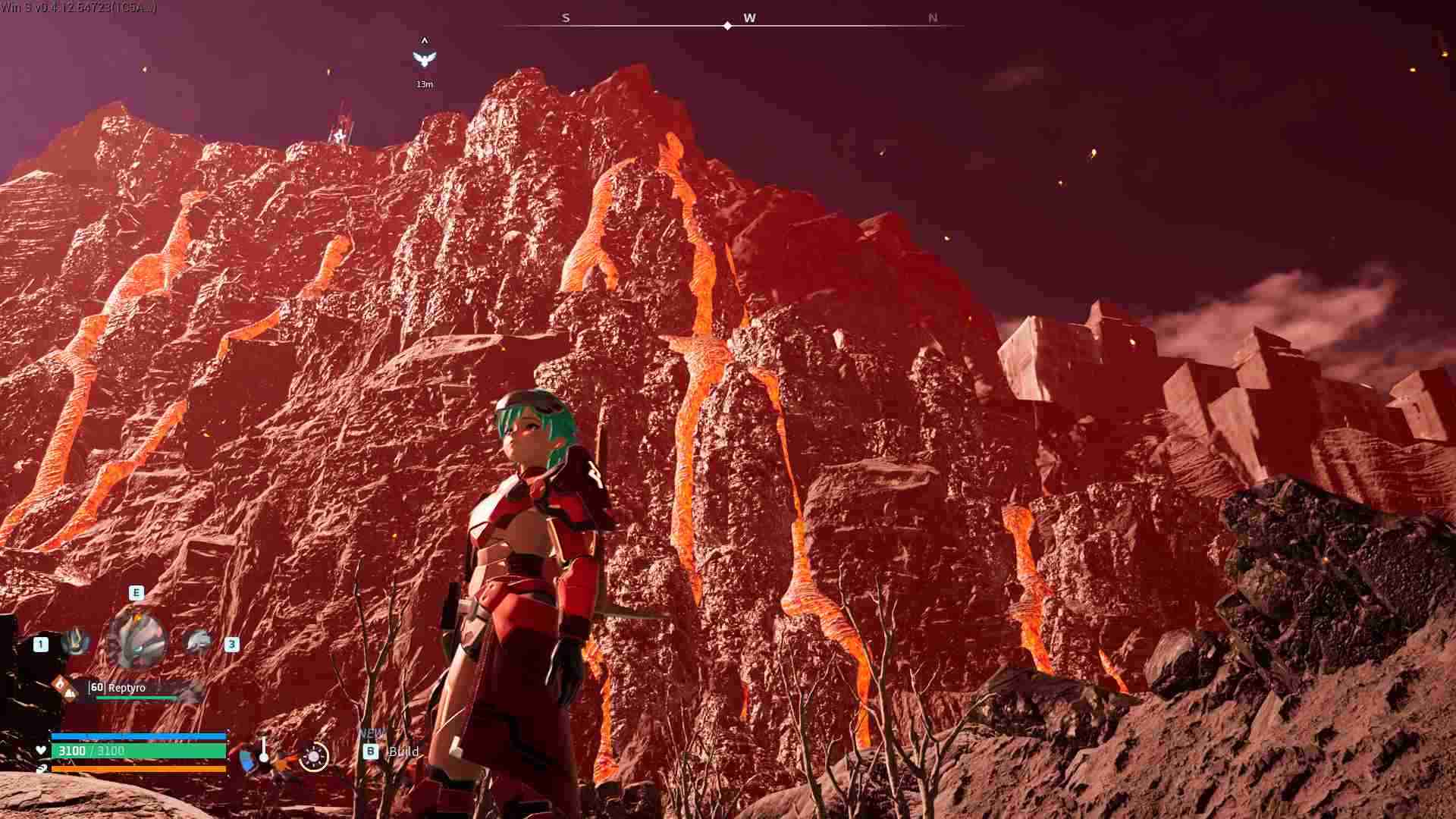Click the Reptyro level 60 nameplate
1456x819 pixels.
click(x=127, y=688)
